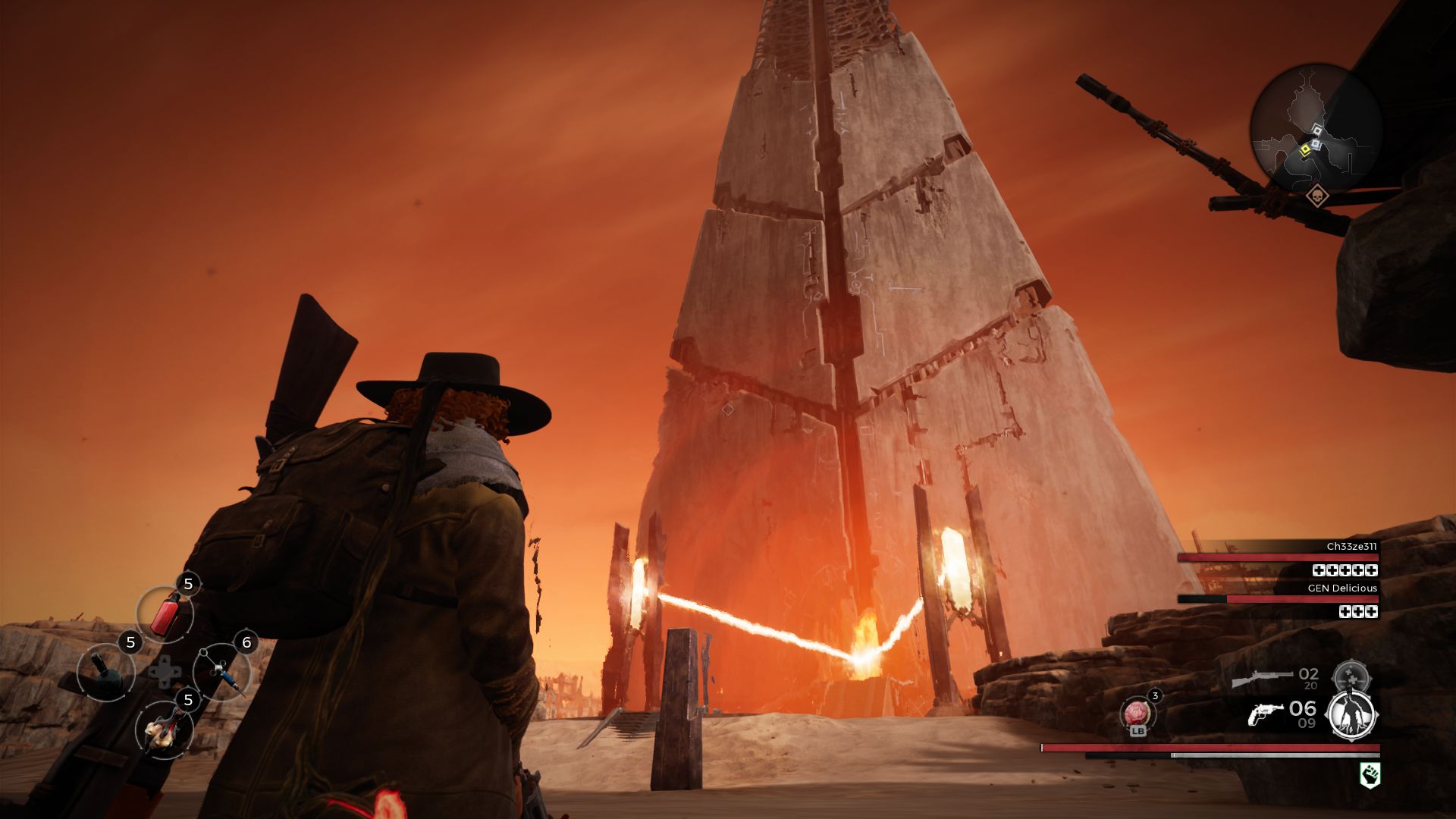Use the dark round flask quick item
Image resolution: width=1456 pixels, height=819 pixels.
click(105, 671)
